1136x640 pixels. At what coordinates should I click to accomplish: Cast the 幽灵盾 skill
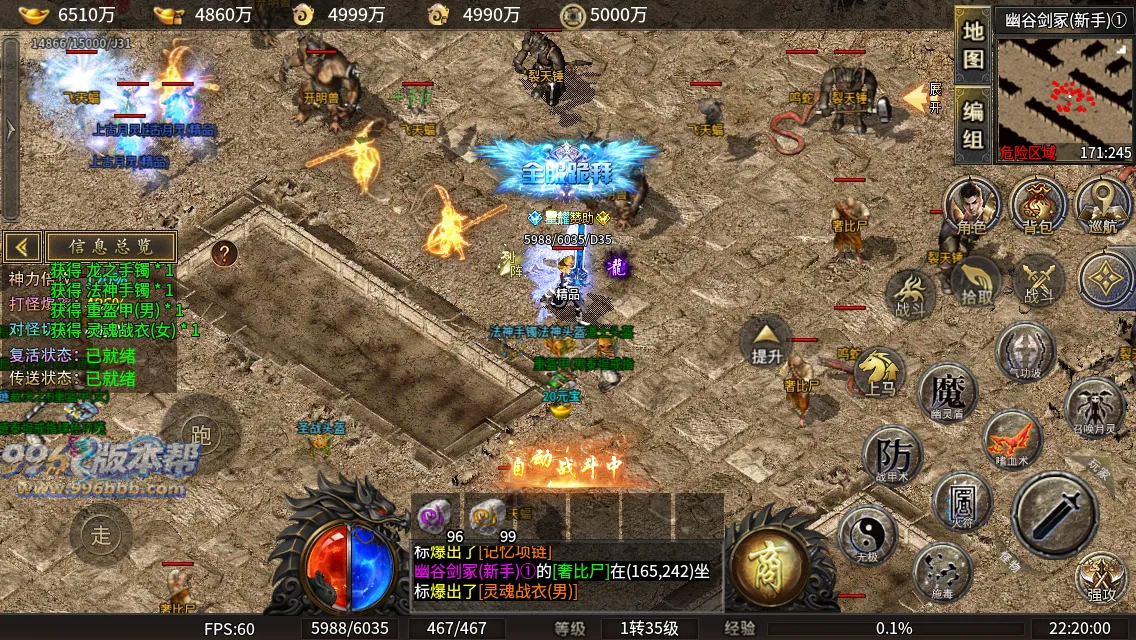click(947, 390)
